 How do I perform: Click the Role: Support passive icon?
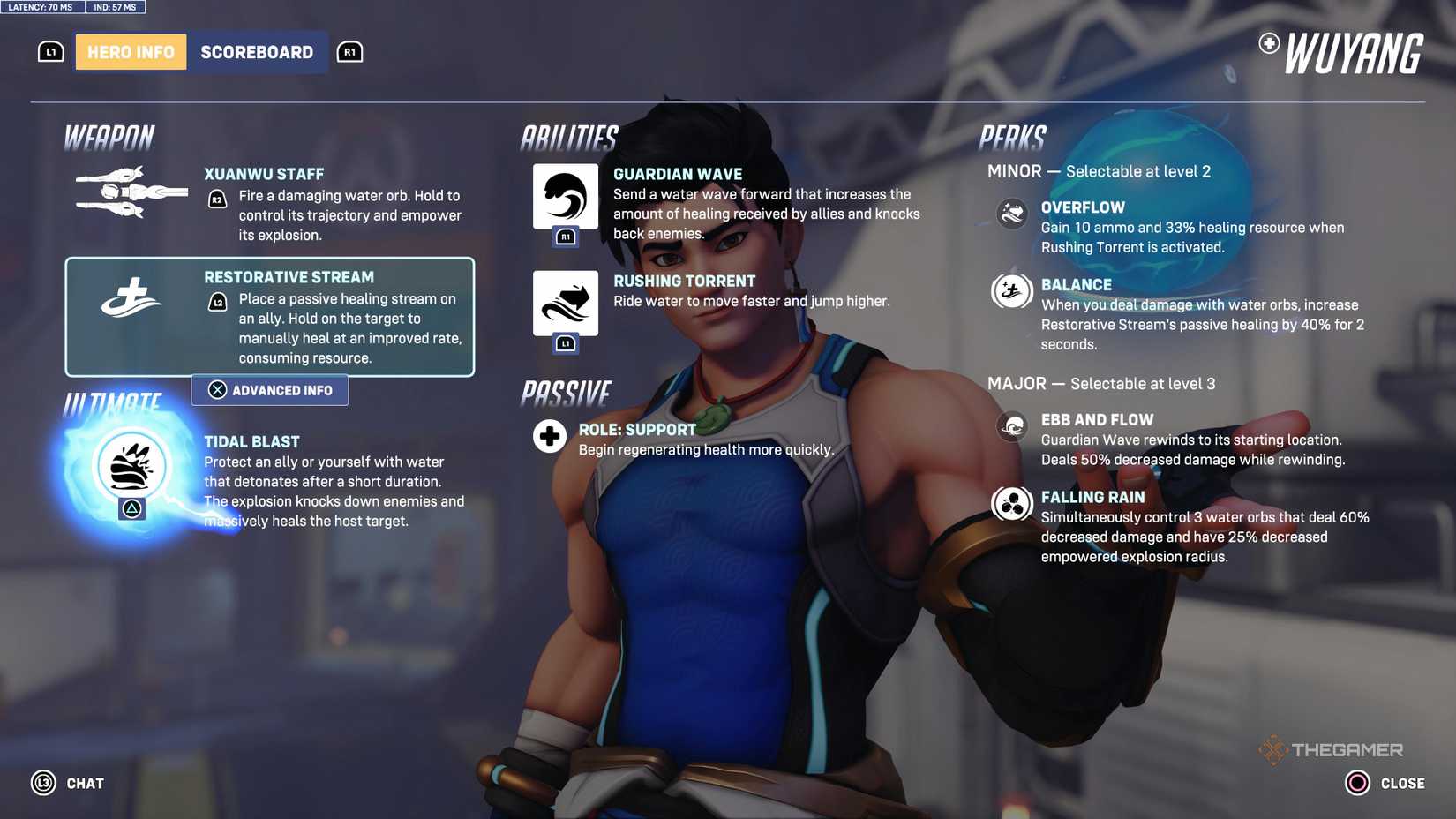tap(549, 435)
